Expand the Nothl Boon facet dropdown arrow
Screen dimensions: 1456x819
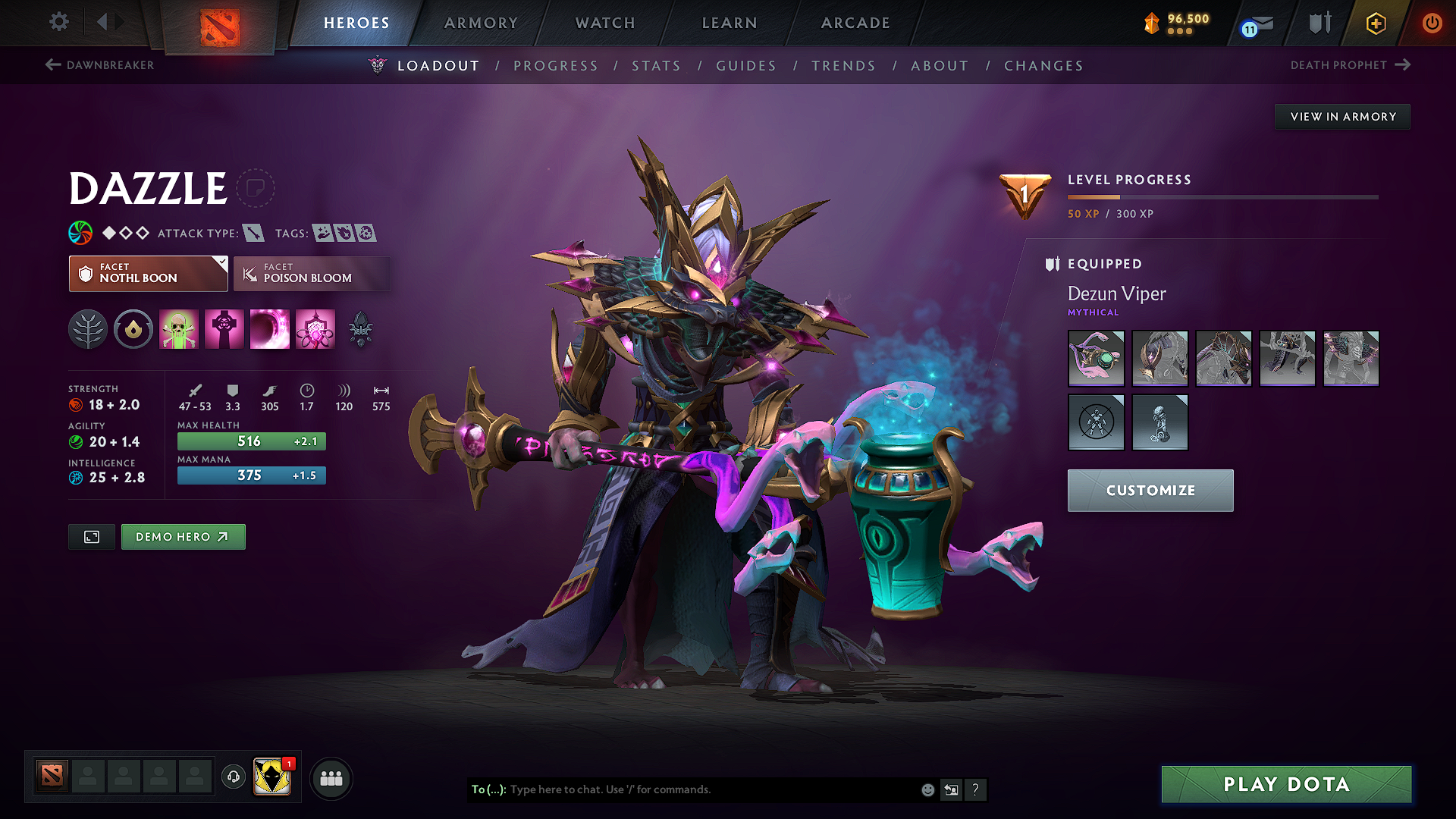click(221, 263)
